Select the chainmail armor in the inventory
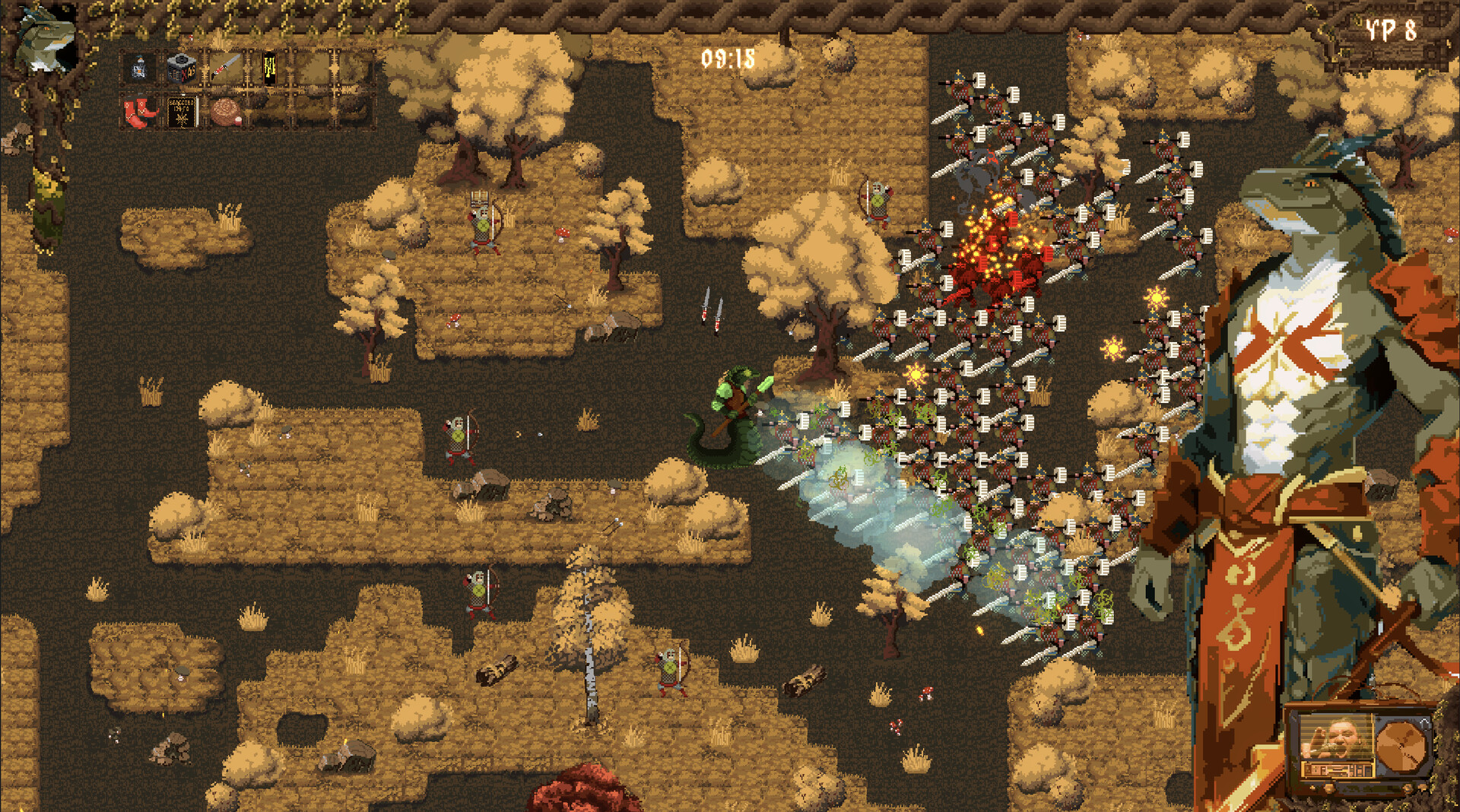The height and width of the screenshot is (812, 1460). tap(138, 66)
